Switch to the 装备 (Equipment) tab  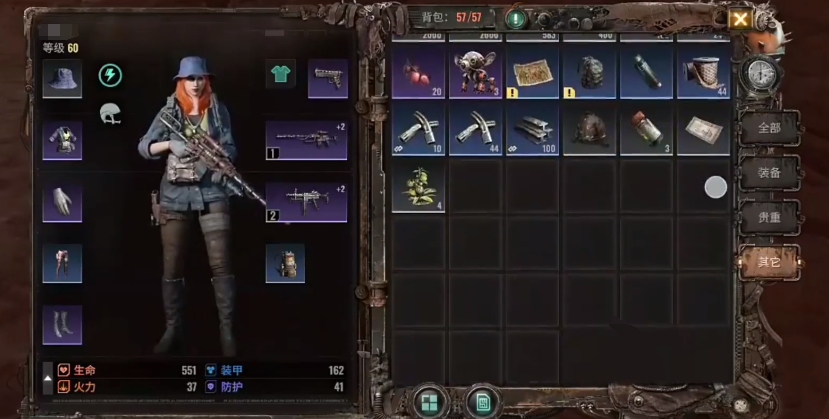(768, 172)
